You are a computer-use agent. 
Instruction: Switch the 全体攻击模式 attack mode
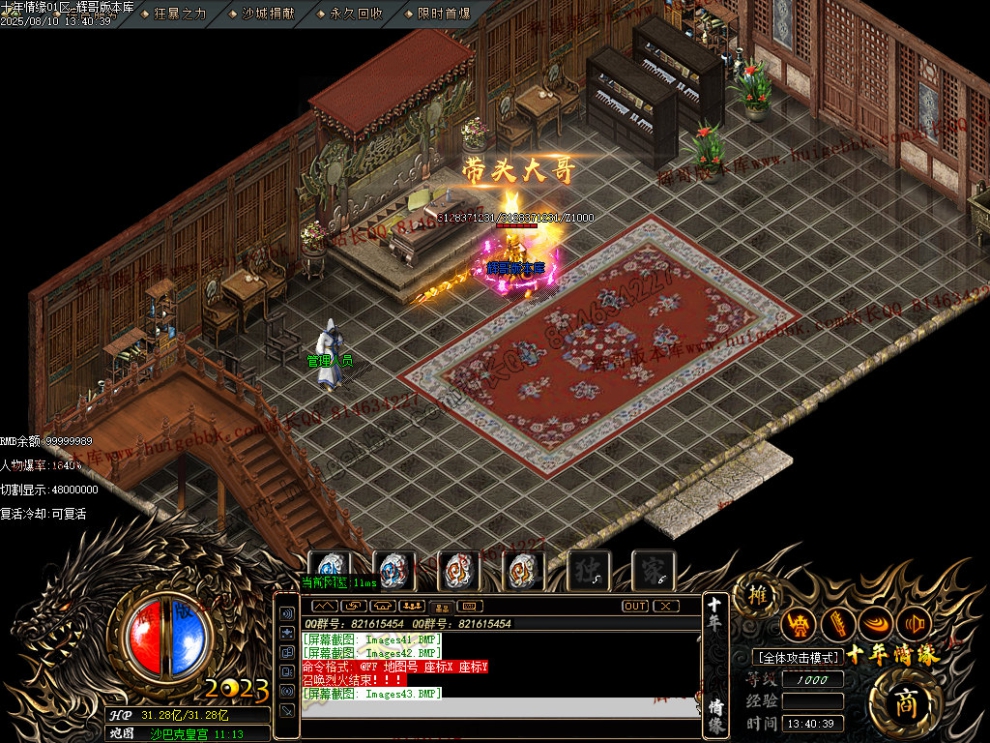click(x=796, y=657)
